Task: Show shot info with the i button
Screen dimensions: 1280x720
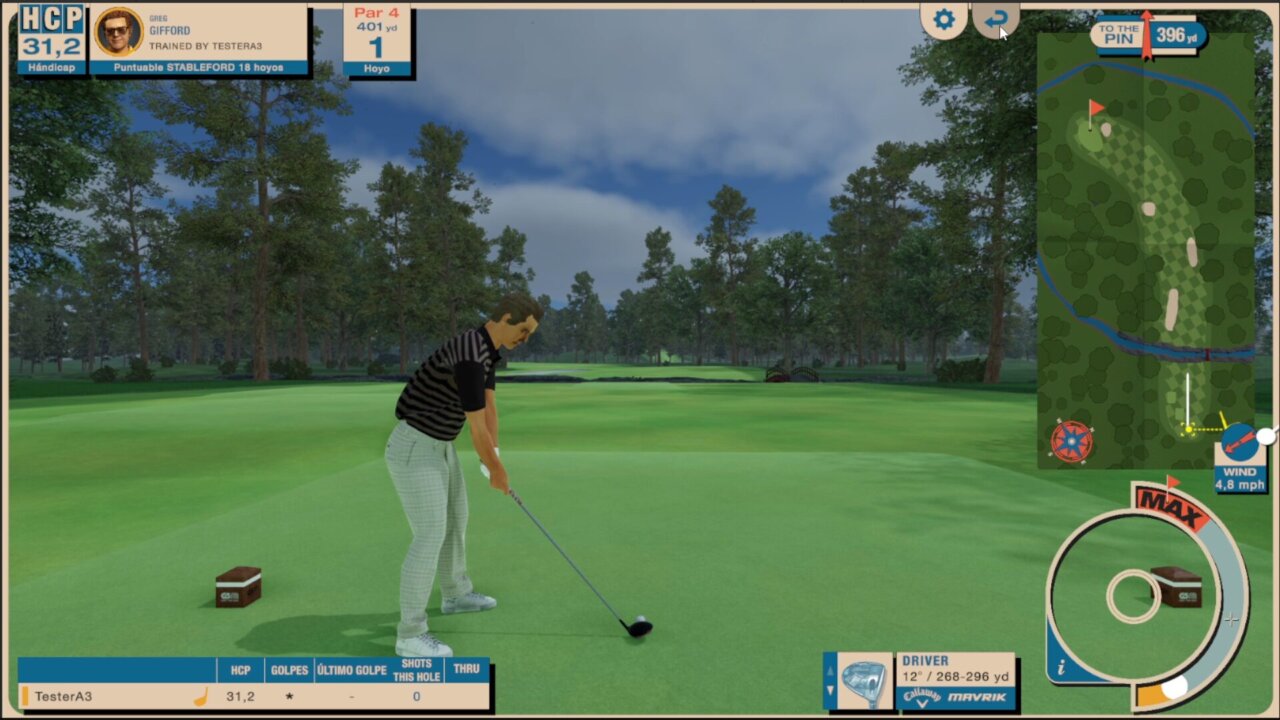Action: pyautogui.click(x=1061, y=667)
